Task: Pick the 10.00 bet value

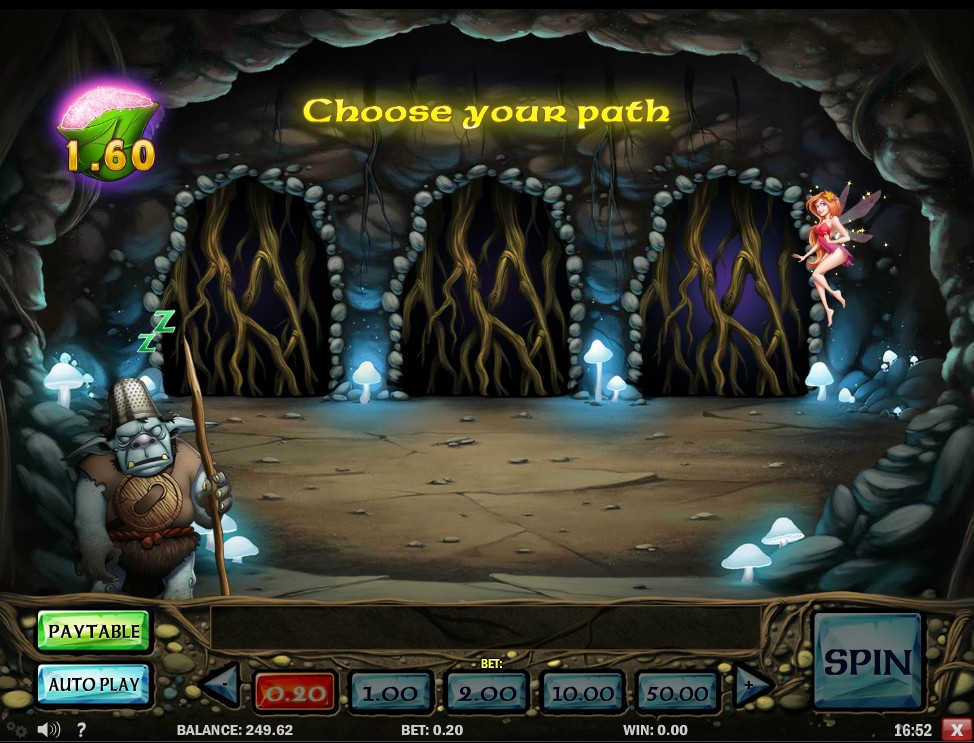Action: click(x=582, y=692)
